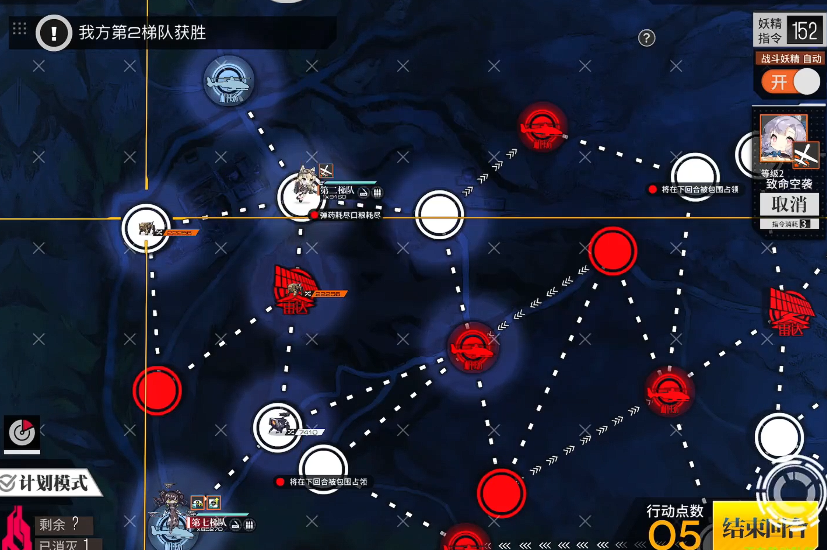Select the 致命空袭 fairy portrait
827x550 pixels.
pyautogui.click(x=783, y=138)
